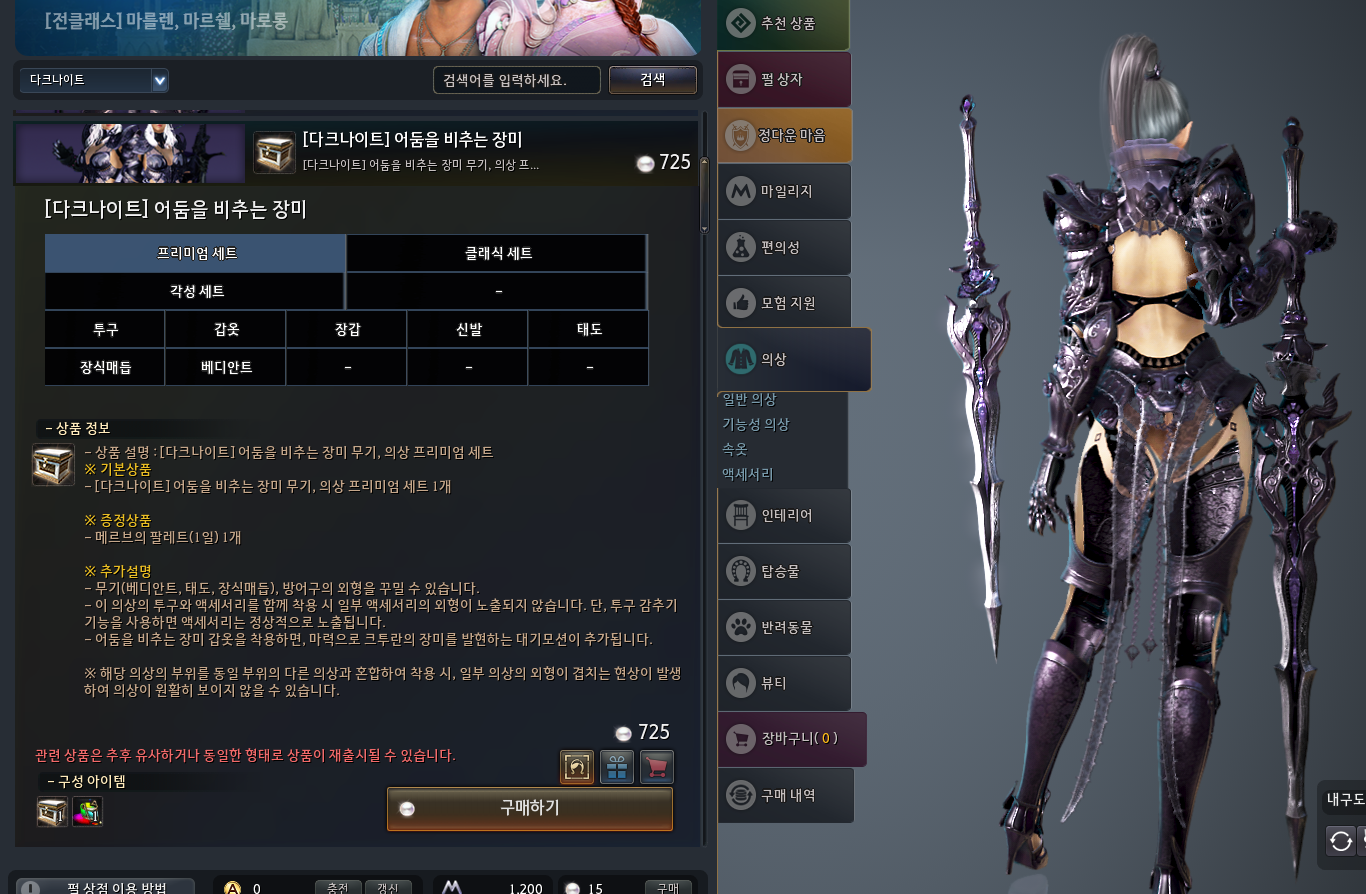Screen dimensions: 1366x894
Task: Switch to the 클래식 세트 tab
Action: 495,253
